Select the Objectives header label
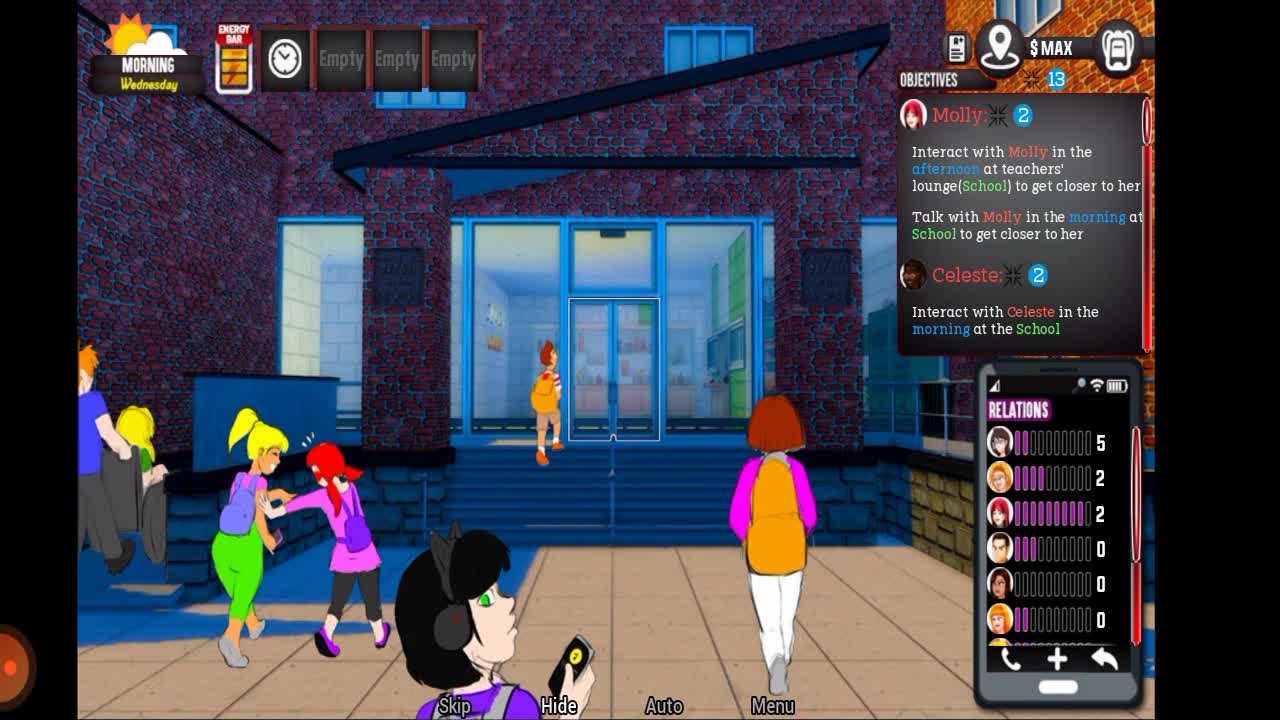The image size is (1280, 720). (928, 80)
